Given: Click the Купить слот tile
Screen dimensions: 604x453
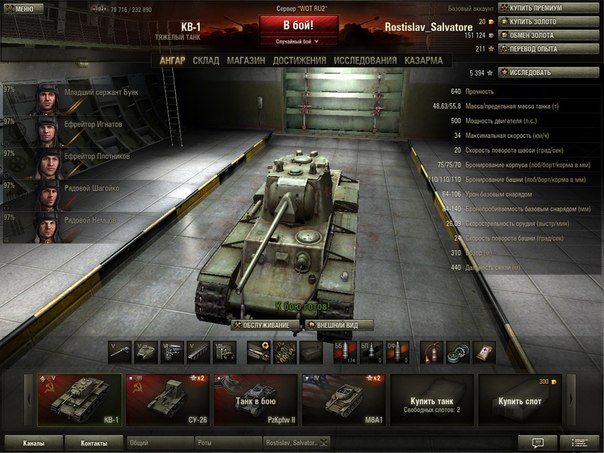Looking at the screenshot, I should point(519,399).
